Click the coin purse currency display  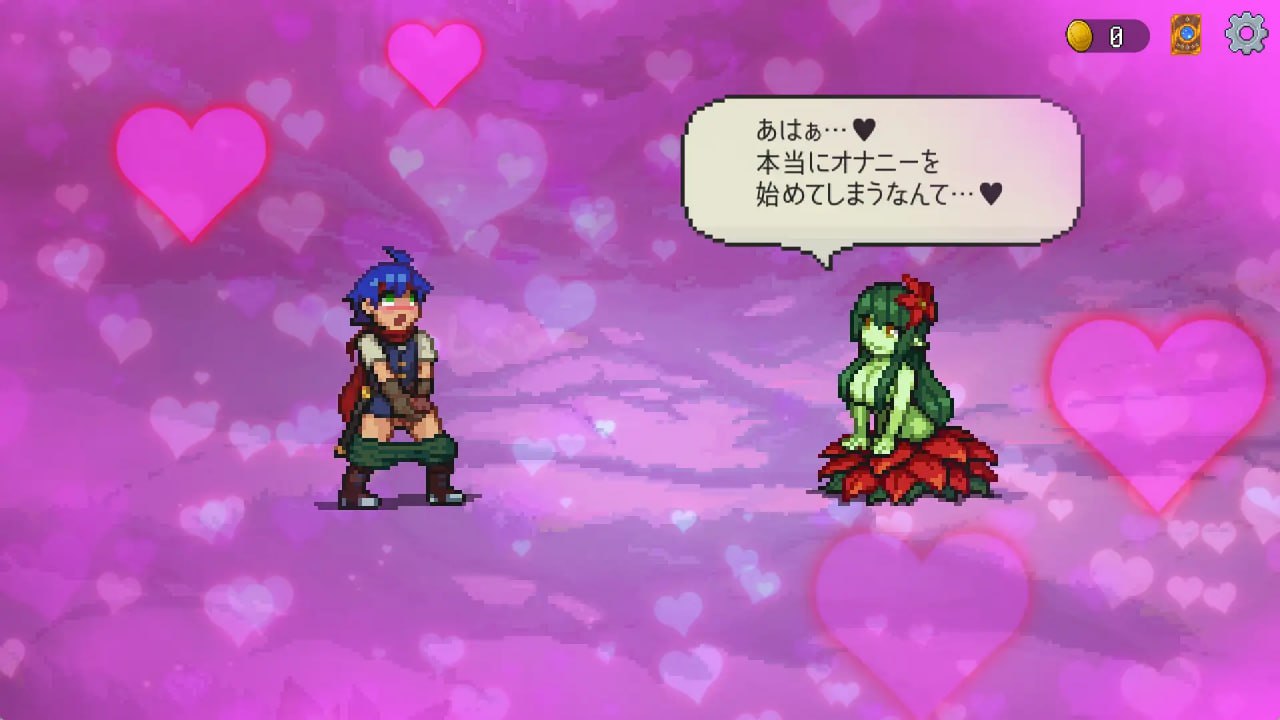(x=1105, y=33)
